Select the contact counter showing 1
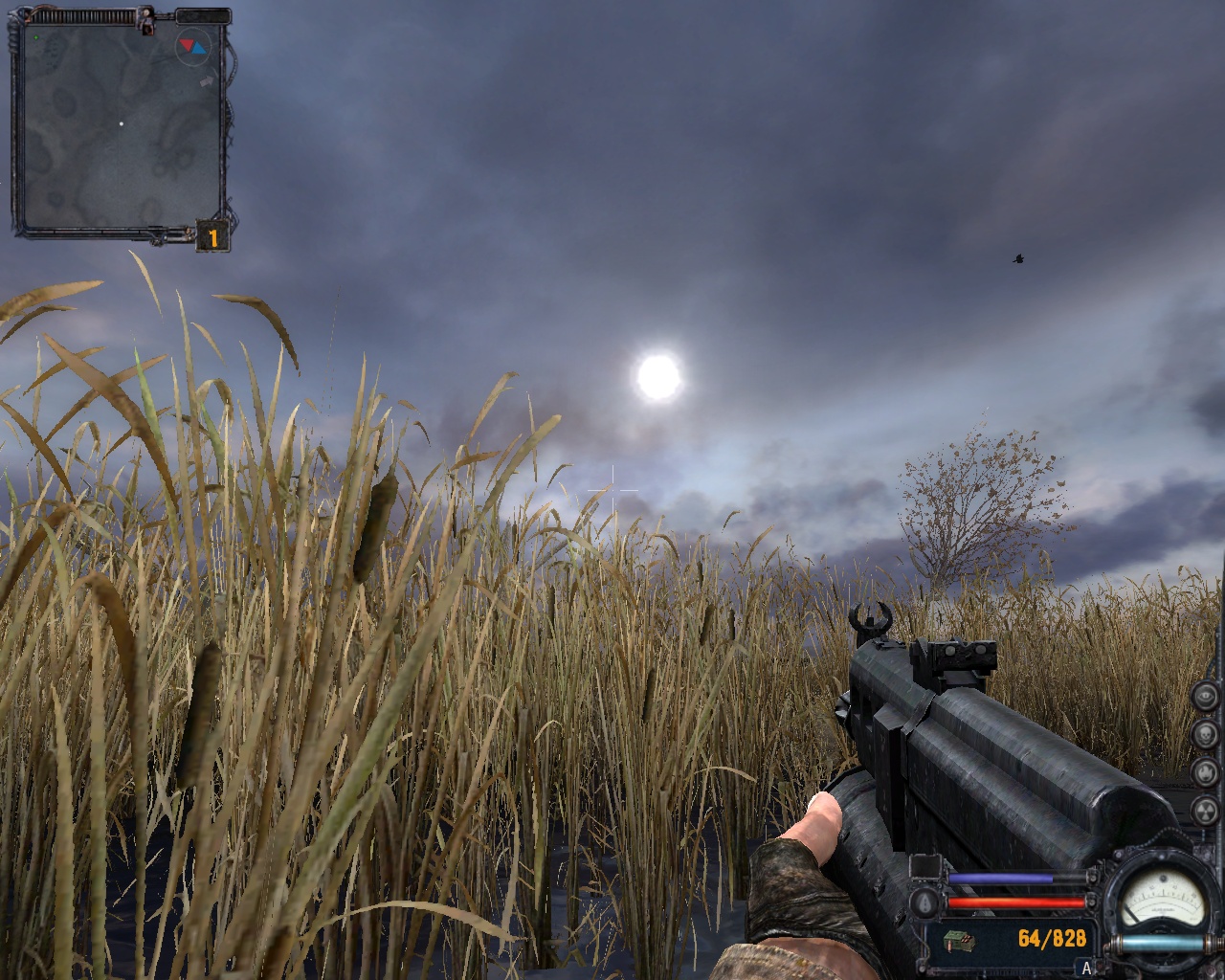This screenshot has width=1225, height=980. pos(212,236)
